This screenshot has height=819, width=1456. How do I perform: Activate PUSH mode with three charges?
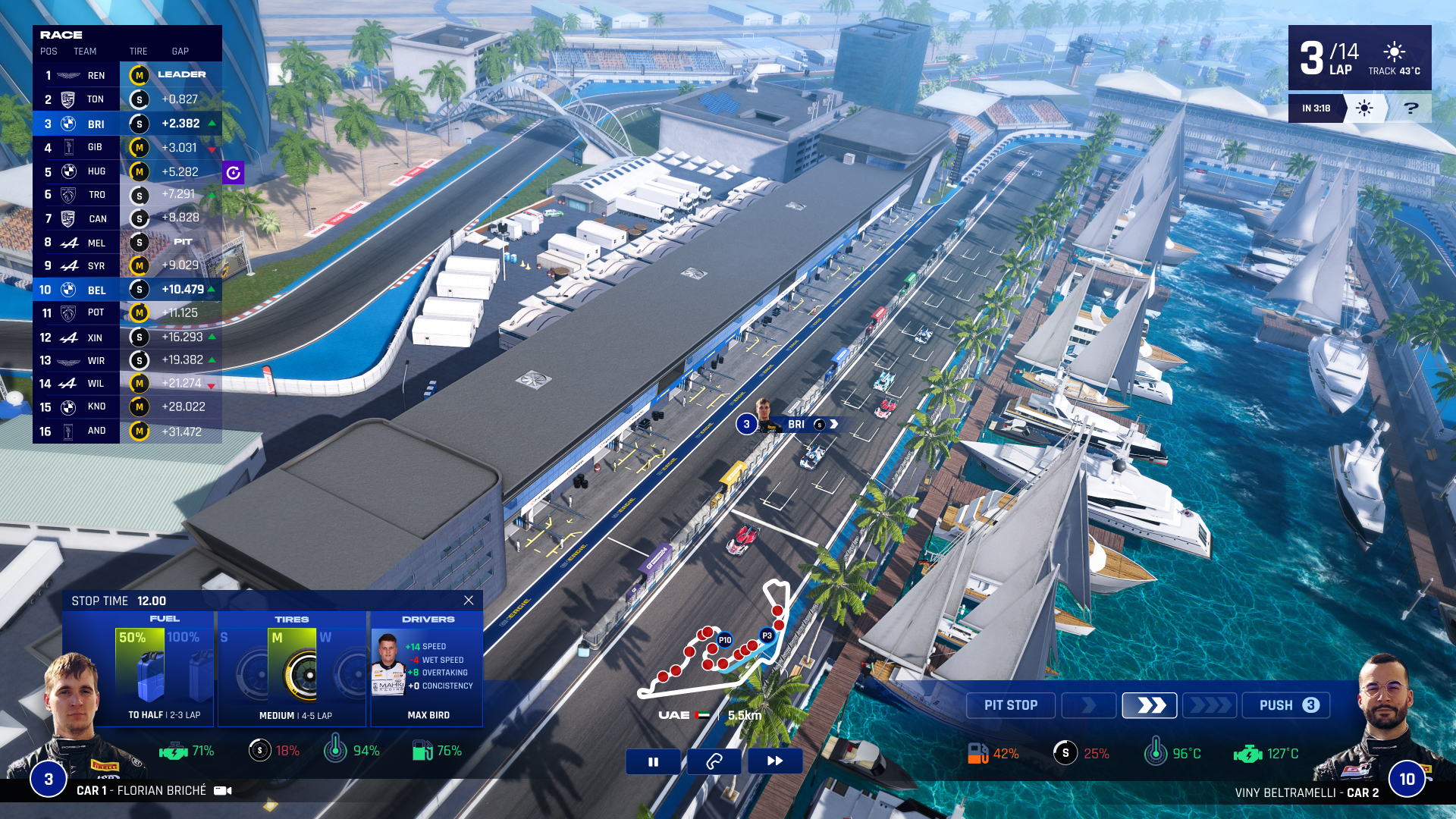[x=1285, y=705]
